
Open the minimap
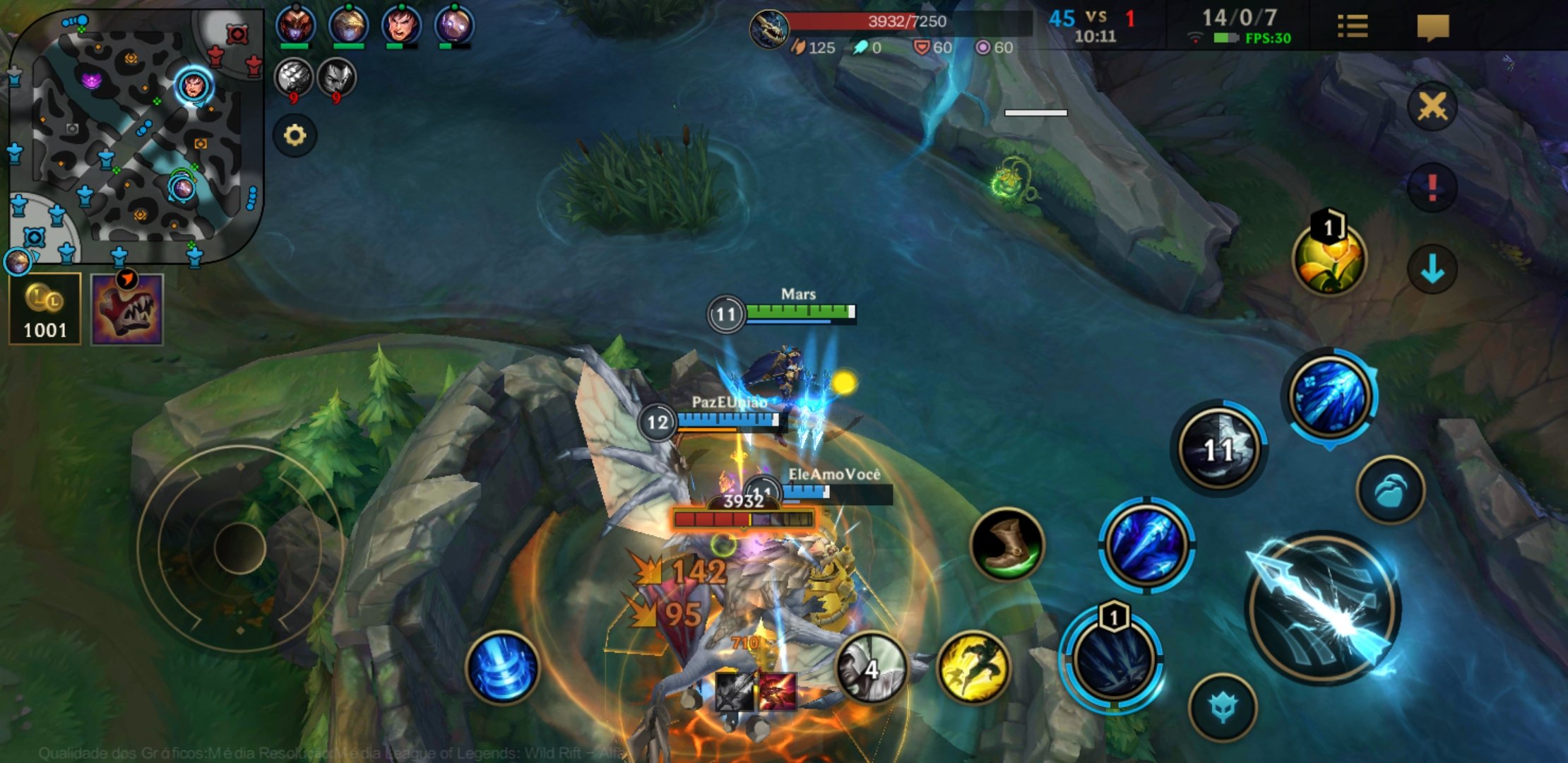134,134
